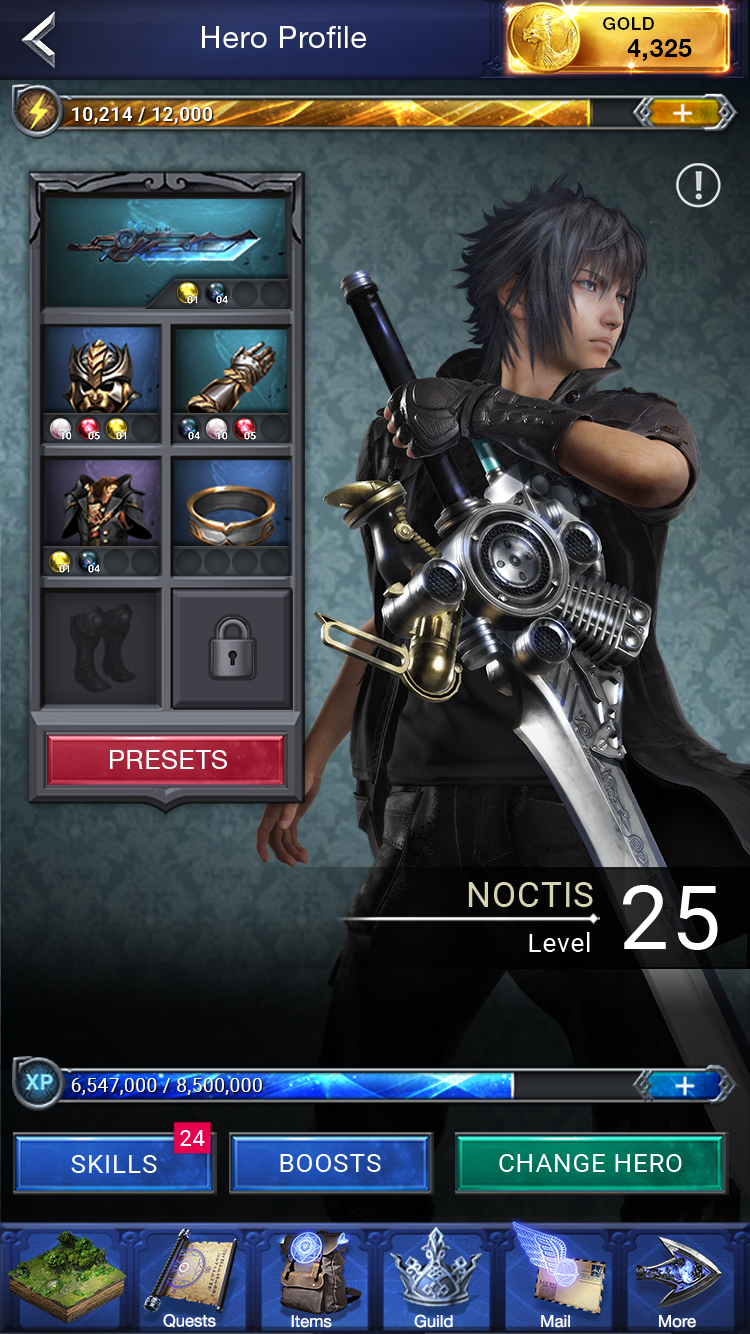
Task: Open the Quests scroll
Action: tap(189, 1280)
